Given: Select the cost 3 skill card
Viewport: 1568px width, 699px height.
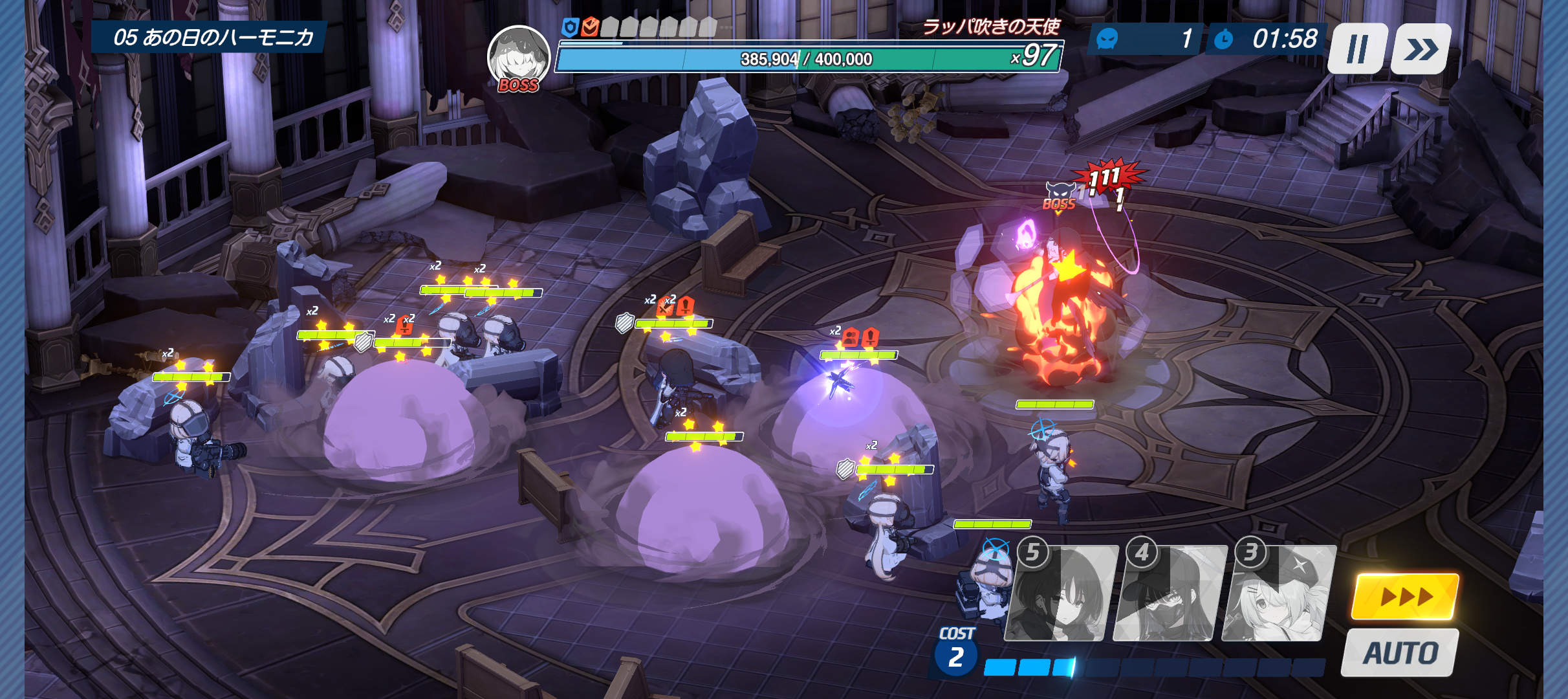Looking at the screenshot, I should point(1278,594).
